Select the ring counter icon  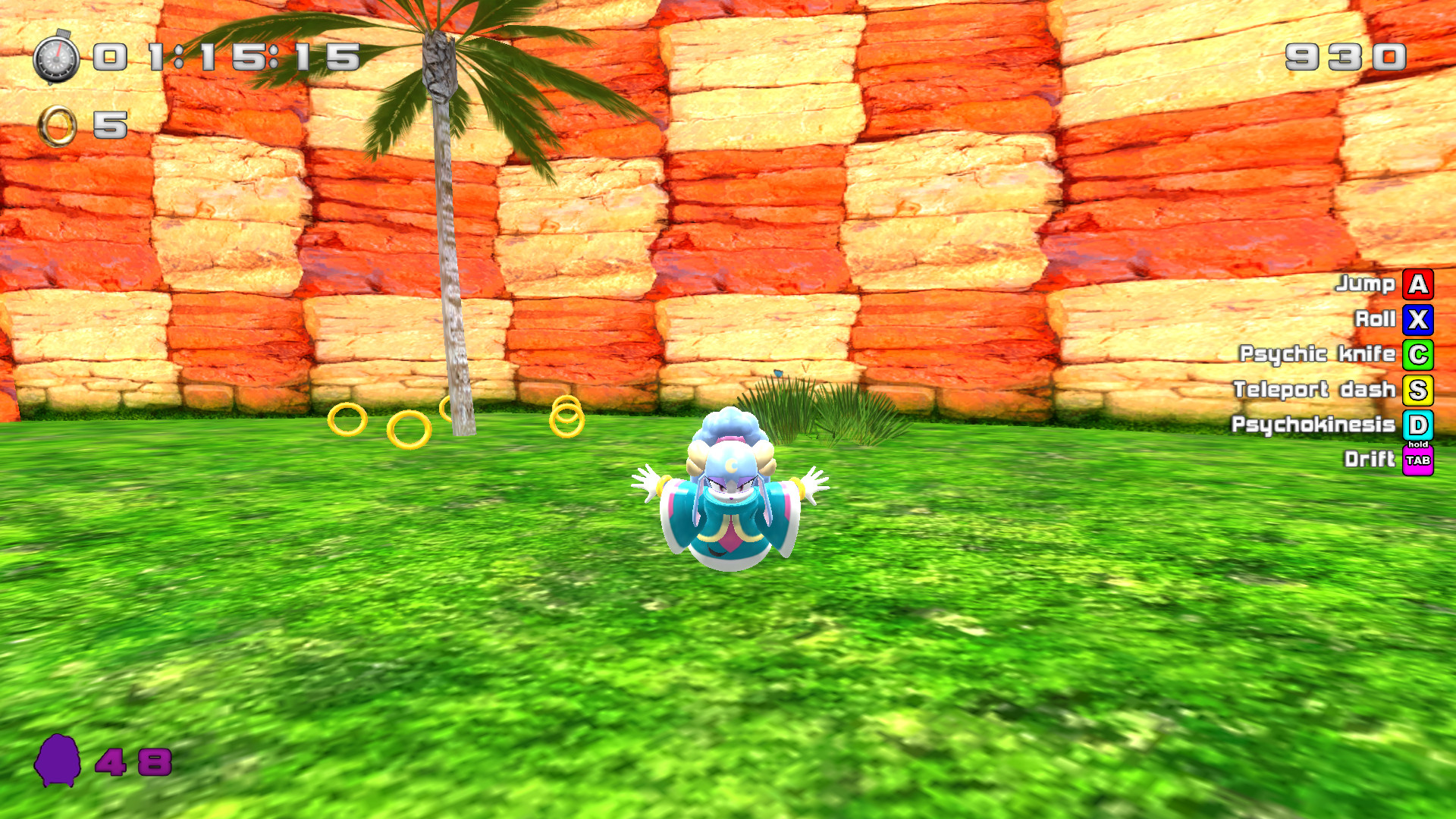click(x=57, y=124)
